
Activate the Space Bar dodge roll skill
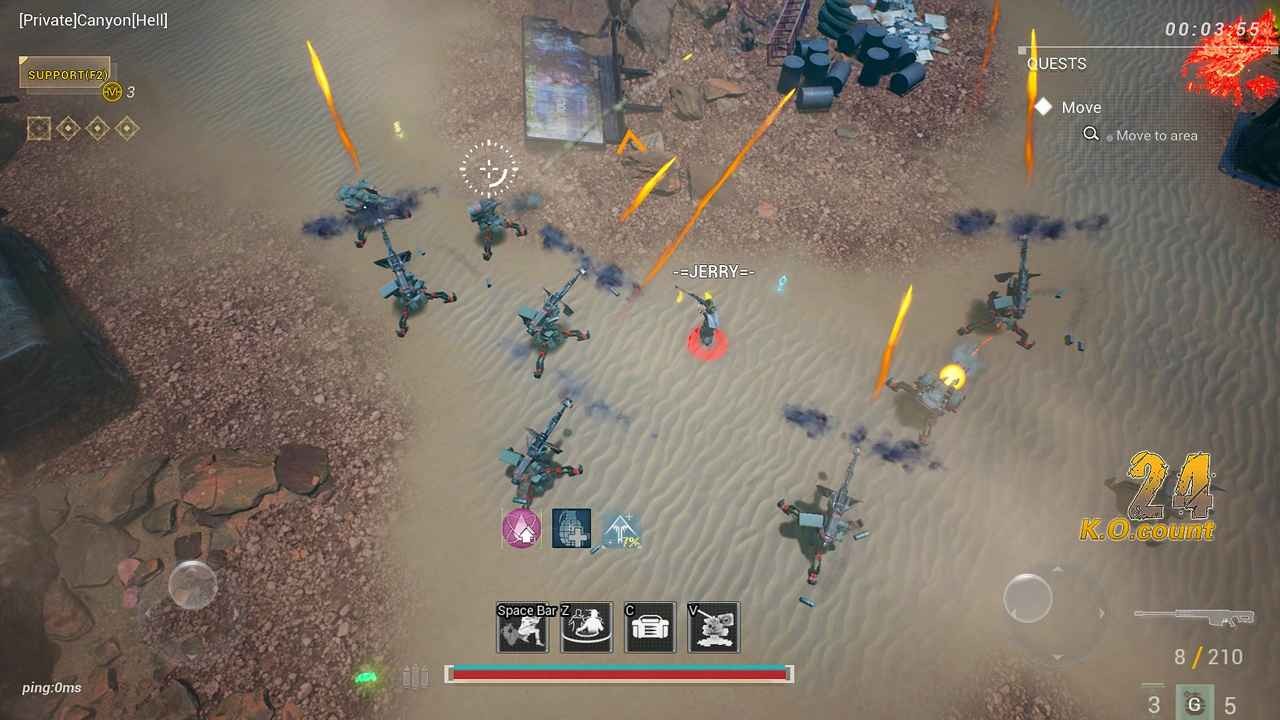tap(522, 627)
